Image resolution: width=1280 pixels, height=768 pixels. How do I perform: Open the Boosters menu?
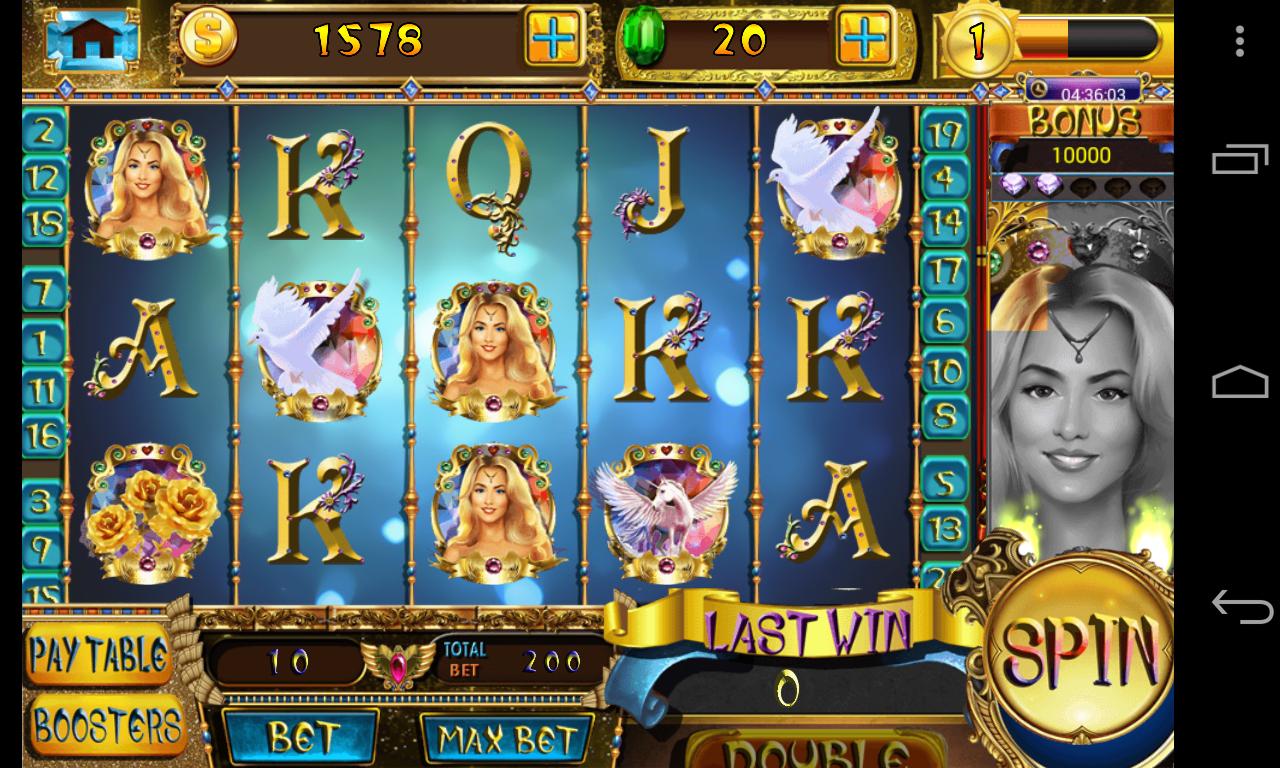[107, 726]
